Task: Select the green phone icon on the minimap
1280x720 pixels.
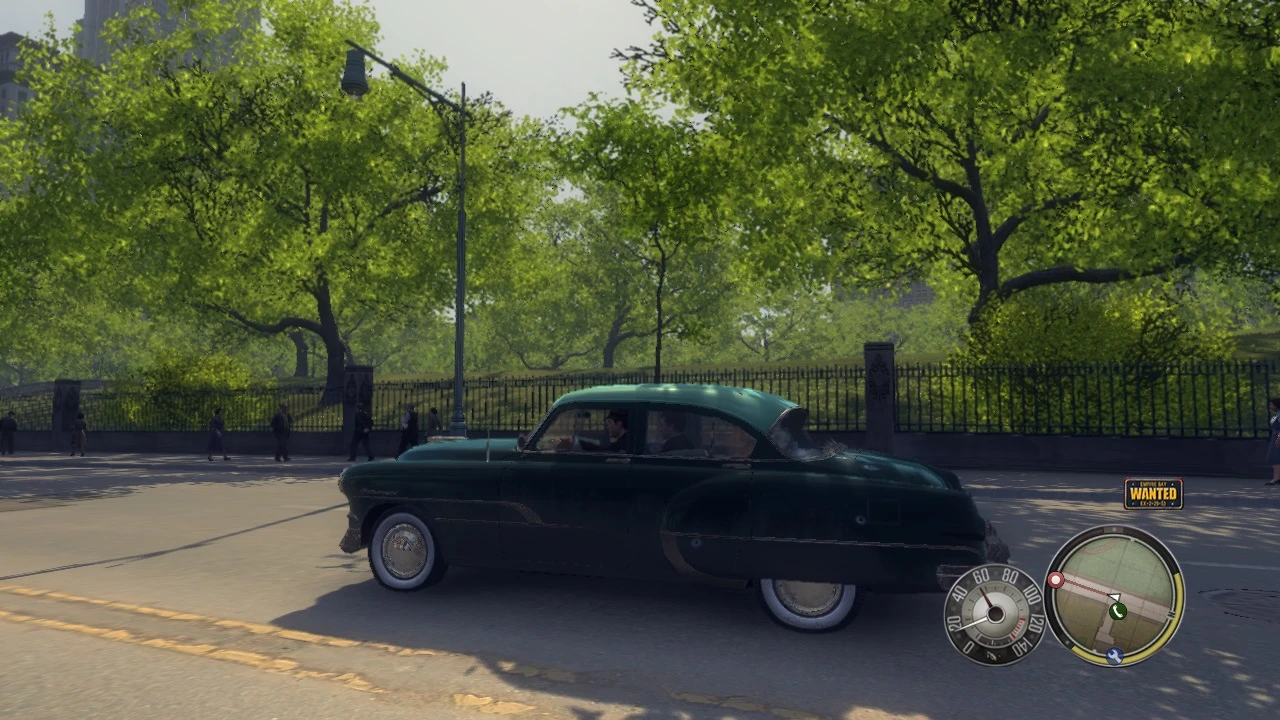Action: tap(1118, 611)
